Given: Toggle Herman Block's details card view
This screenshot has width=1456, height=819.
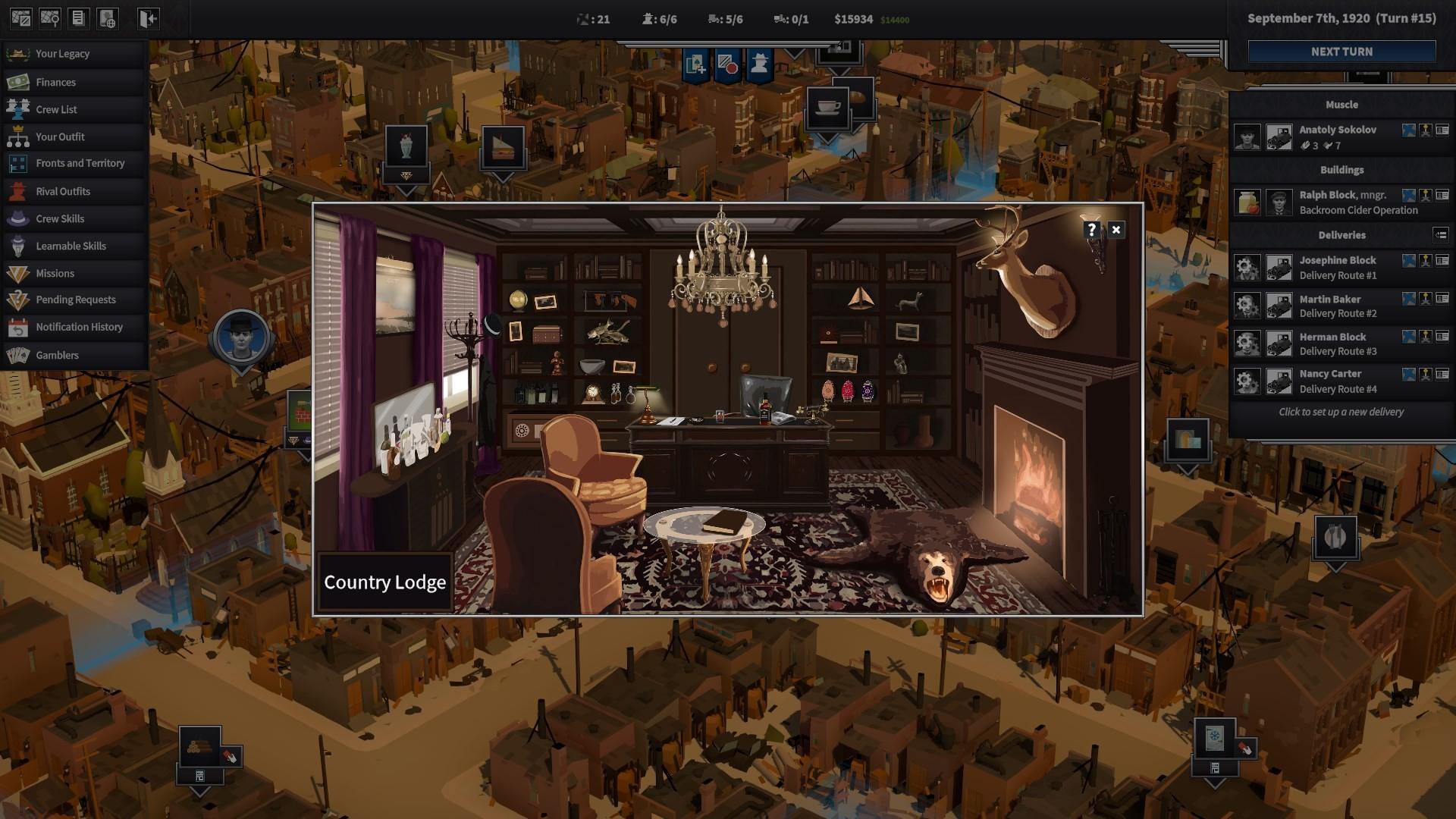Looking at the screenshot, I should tap(1442, 337).
